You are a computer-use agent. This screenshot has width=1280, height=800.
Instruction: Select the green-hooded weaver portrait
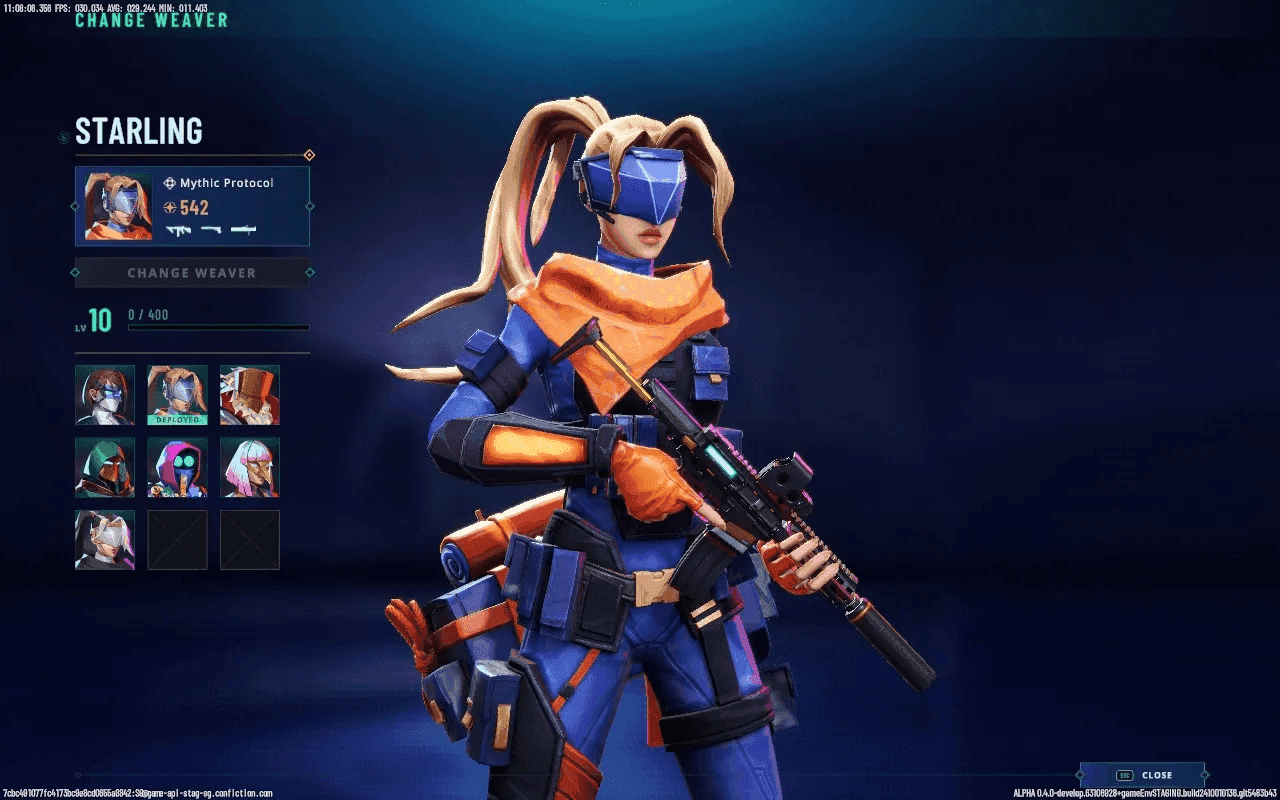coord(105,467)
